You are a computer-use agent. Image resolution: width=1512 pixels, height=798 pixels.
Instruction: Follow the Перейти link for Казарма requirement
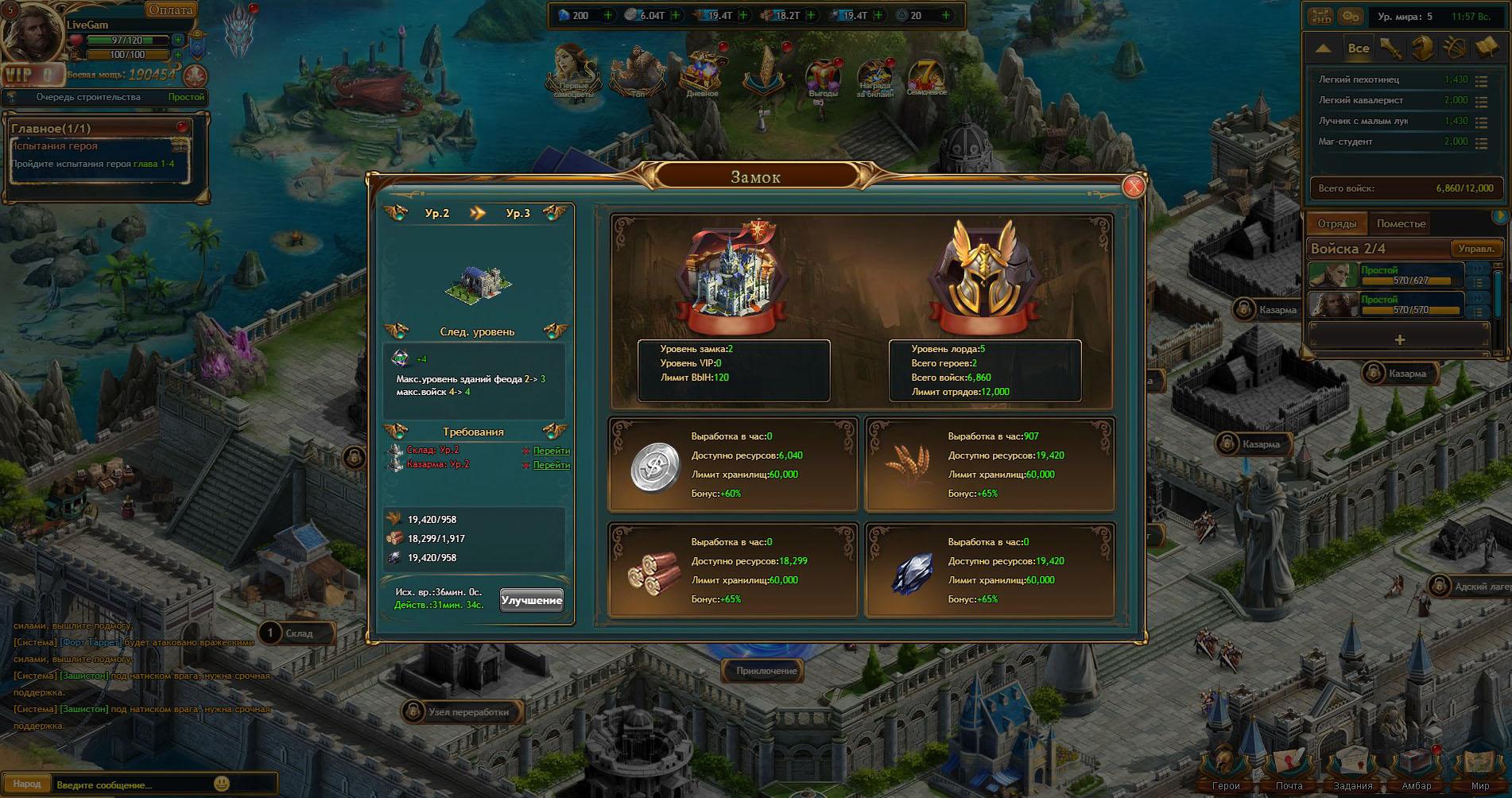point(551,465)
